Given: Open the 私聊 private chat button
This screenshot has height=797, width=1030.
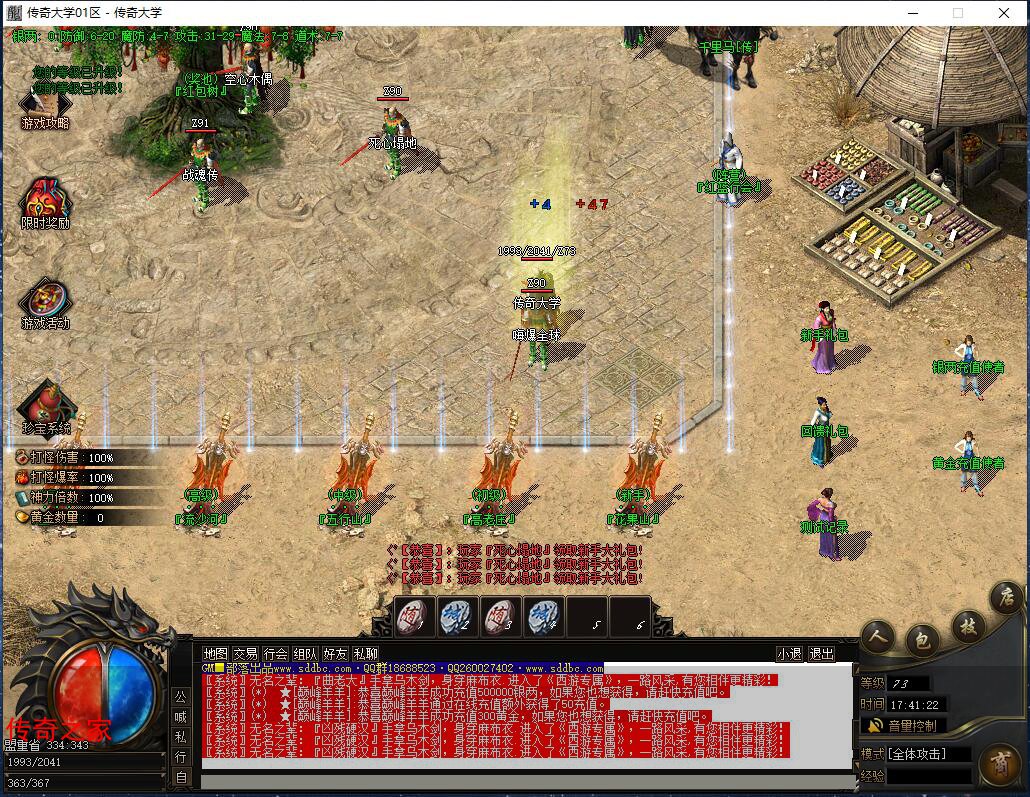Looking at the screenshot, I should point(365,653).
